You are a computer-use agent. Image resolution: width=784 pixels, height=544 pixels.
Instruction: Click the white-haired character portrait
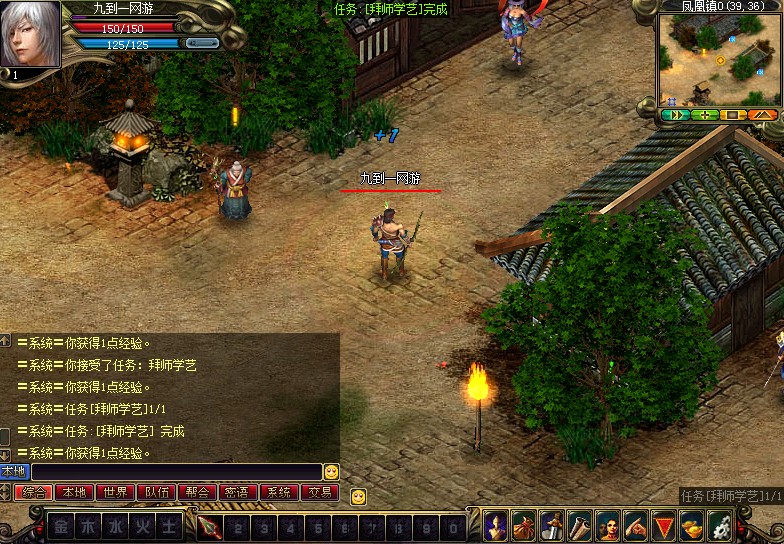coord(30,34)
